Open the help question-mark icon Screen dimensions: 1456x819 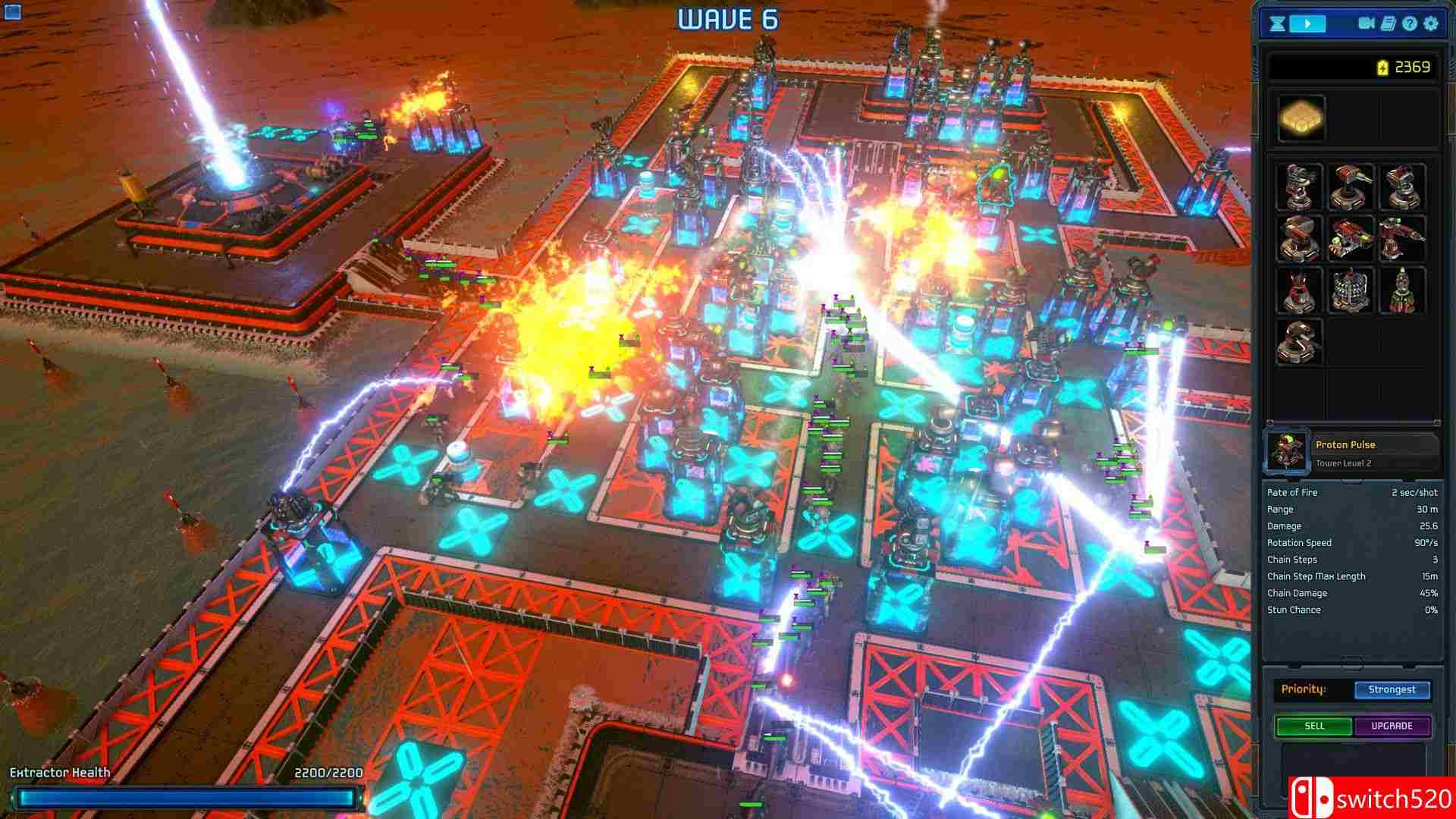(x=1409, y=24)
